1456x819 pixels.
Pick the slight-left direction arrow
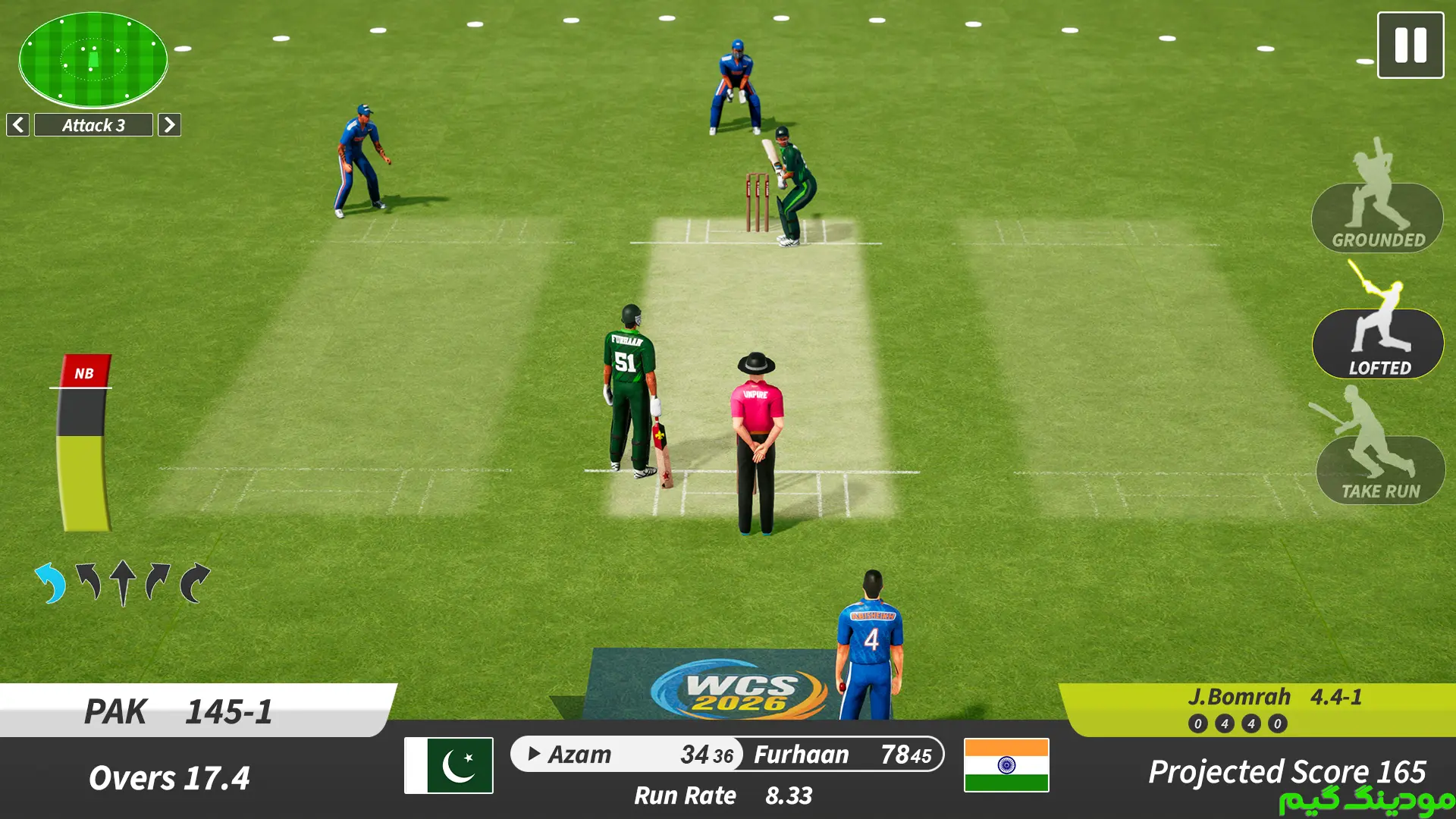88,582
